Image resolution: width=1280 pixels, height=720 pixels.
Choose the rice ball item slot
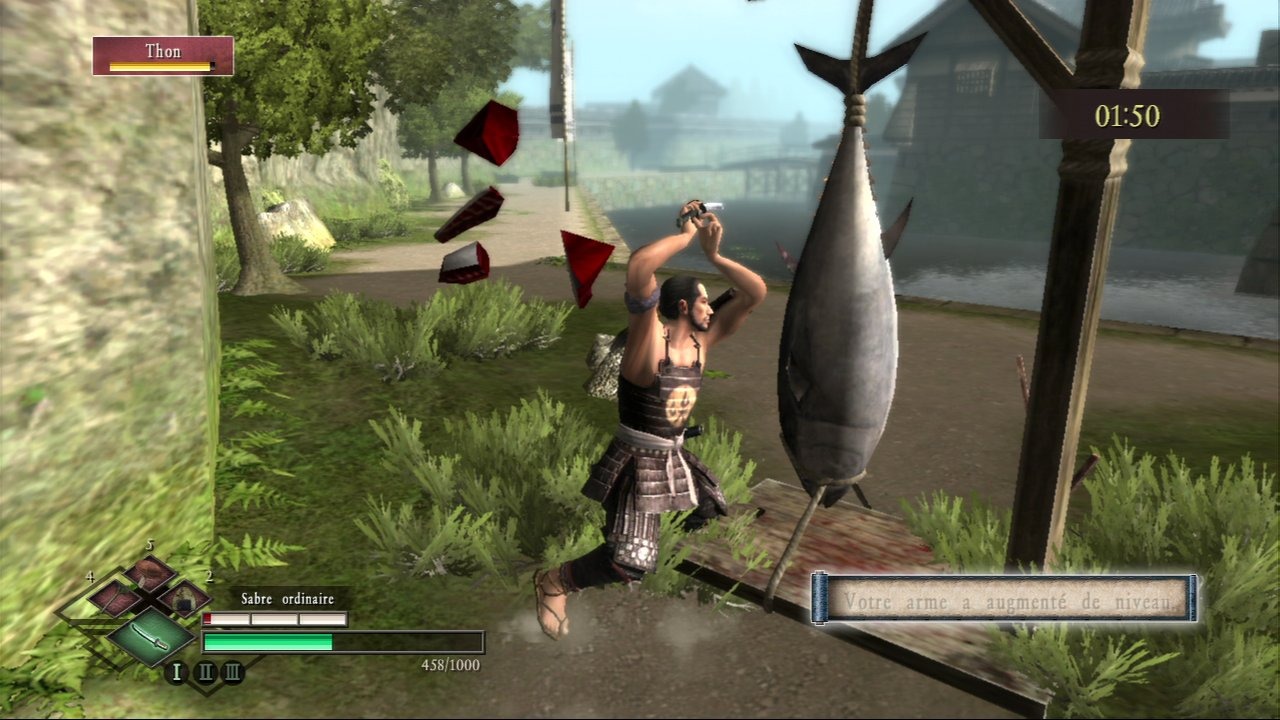click(x=184, y=599)
